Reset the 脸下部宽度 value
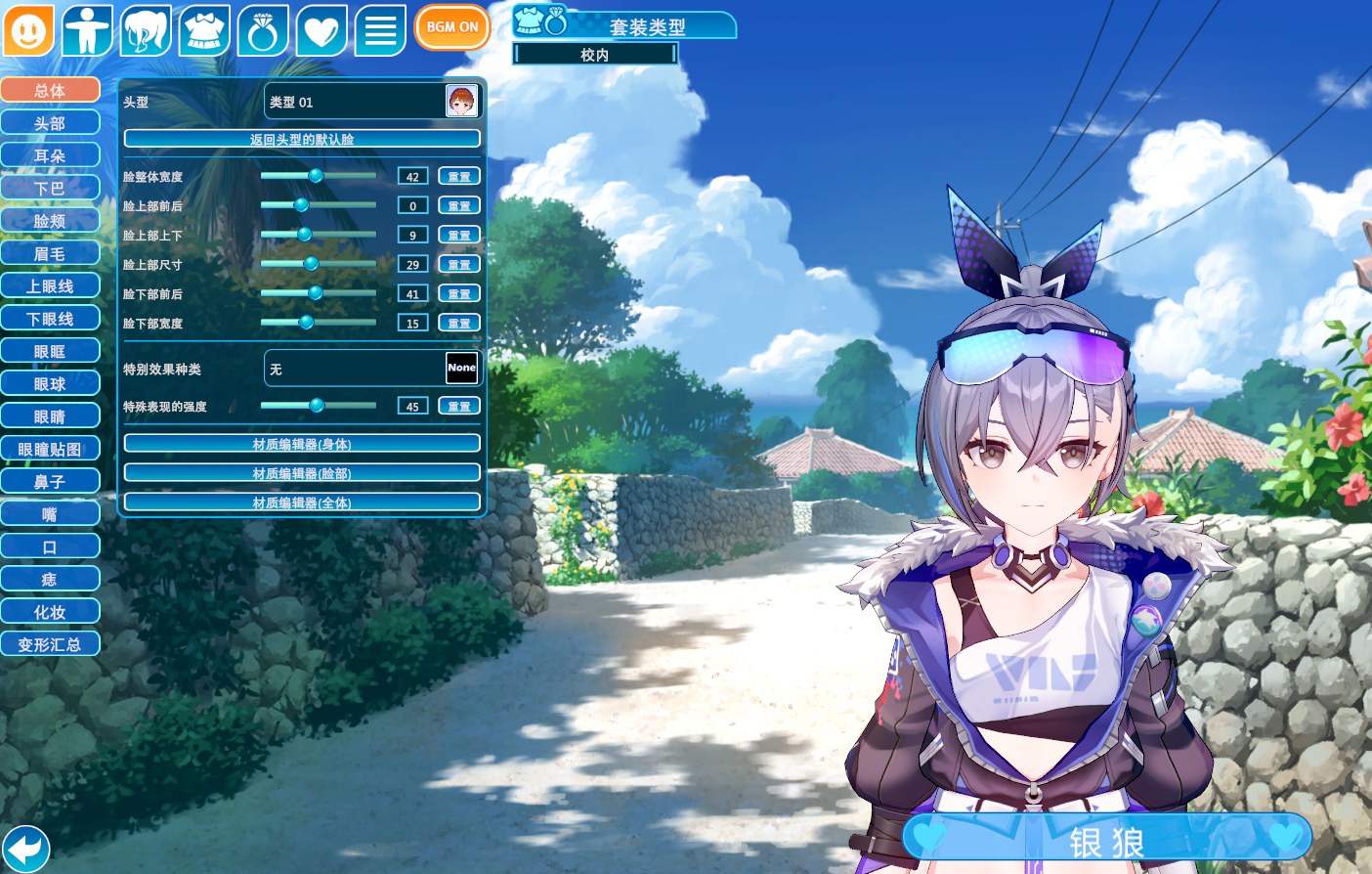Image resolution: width=1372 pixels, height=874 pixels. [x=459, y=323]
